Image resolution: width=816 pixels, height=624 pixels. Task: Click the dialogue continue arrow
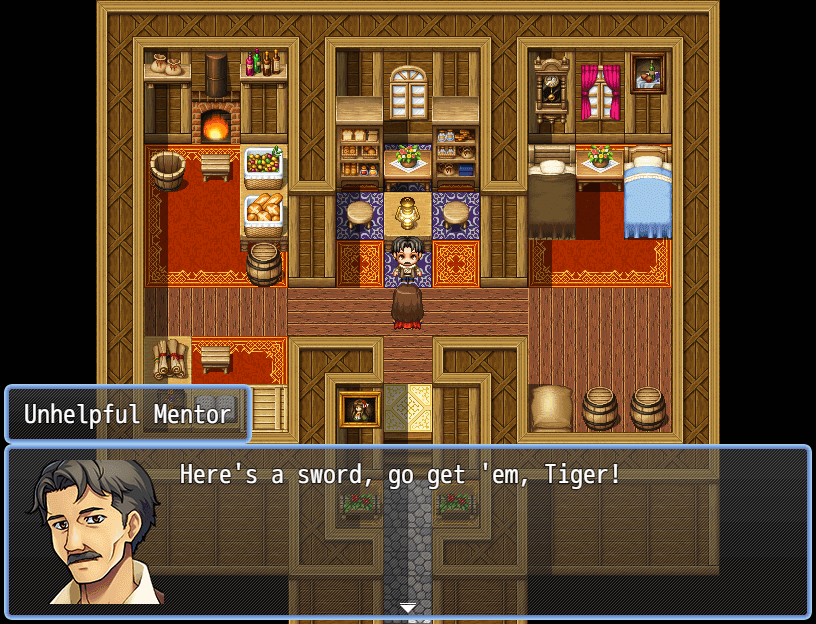pyautogui.click(x=407, y=607)
